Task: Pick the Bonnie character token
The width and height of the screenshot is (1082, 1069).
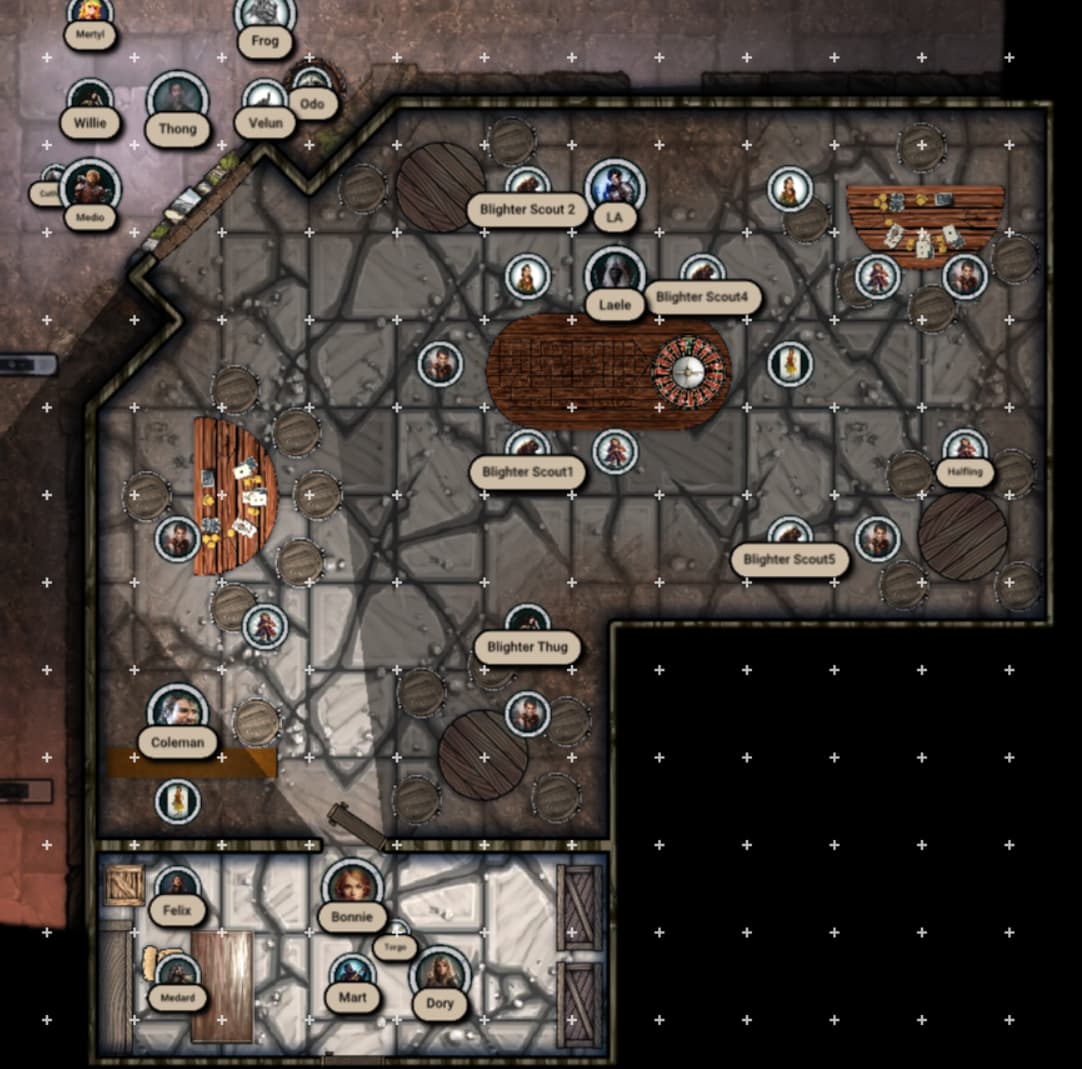Action: pos(352,887)
